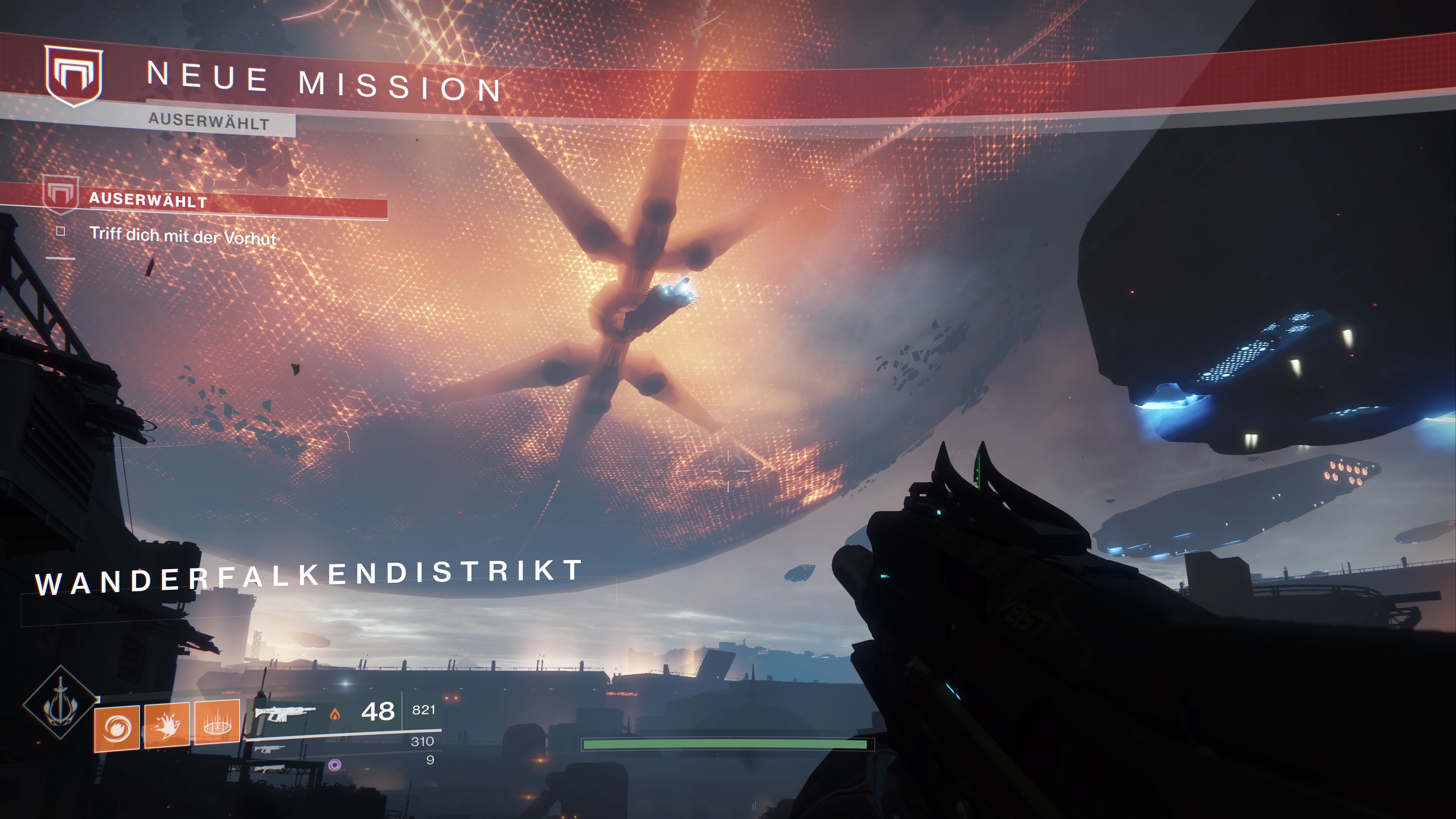Activate the spiked circle rift ability

[x=217, y=722]
